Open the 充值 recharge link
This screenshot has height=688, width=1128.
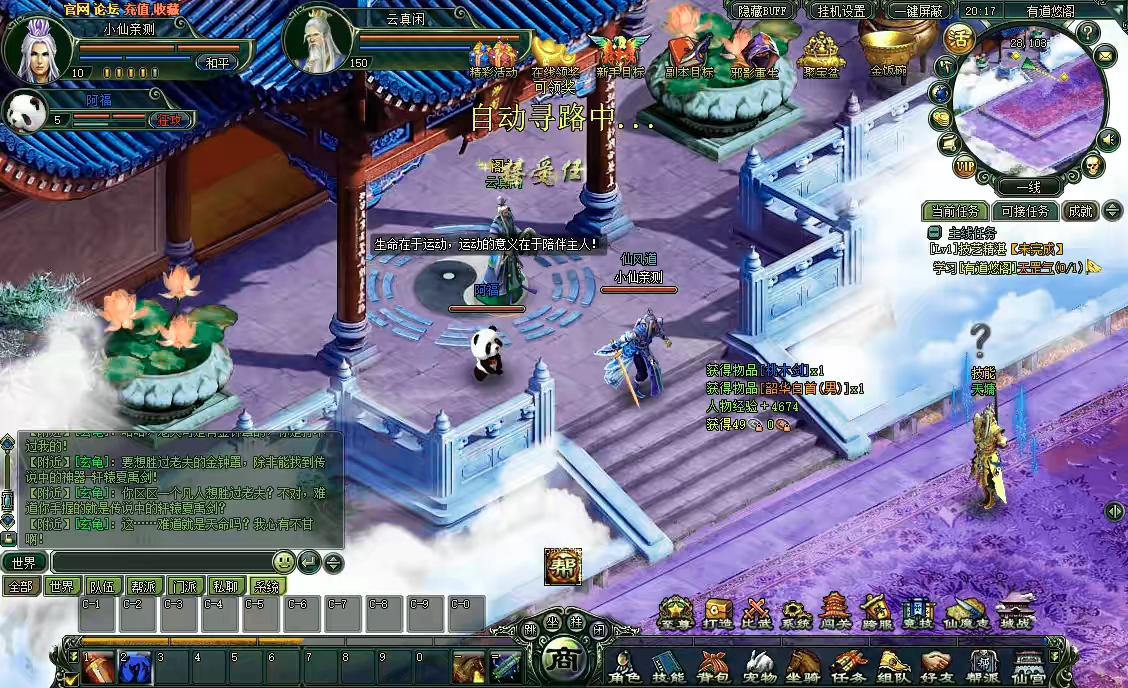tap(137, 9)
